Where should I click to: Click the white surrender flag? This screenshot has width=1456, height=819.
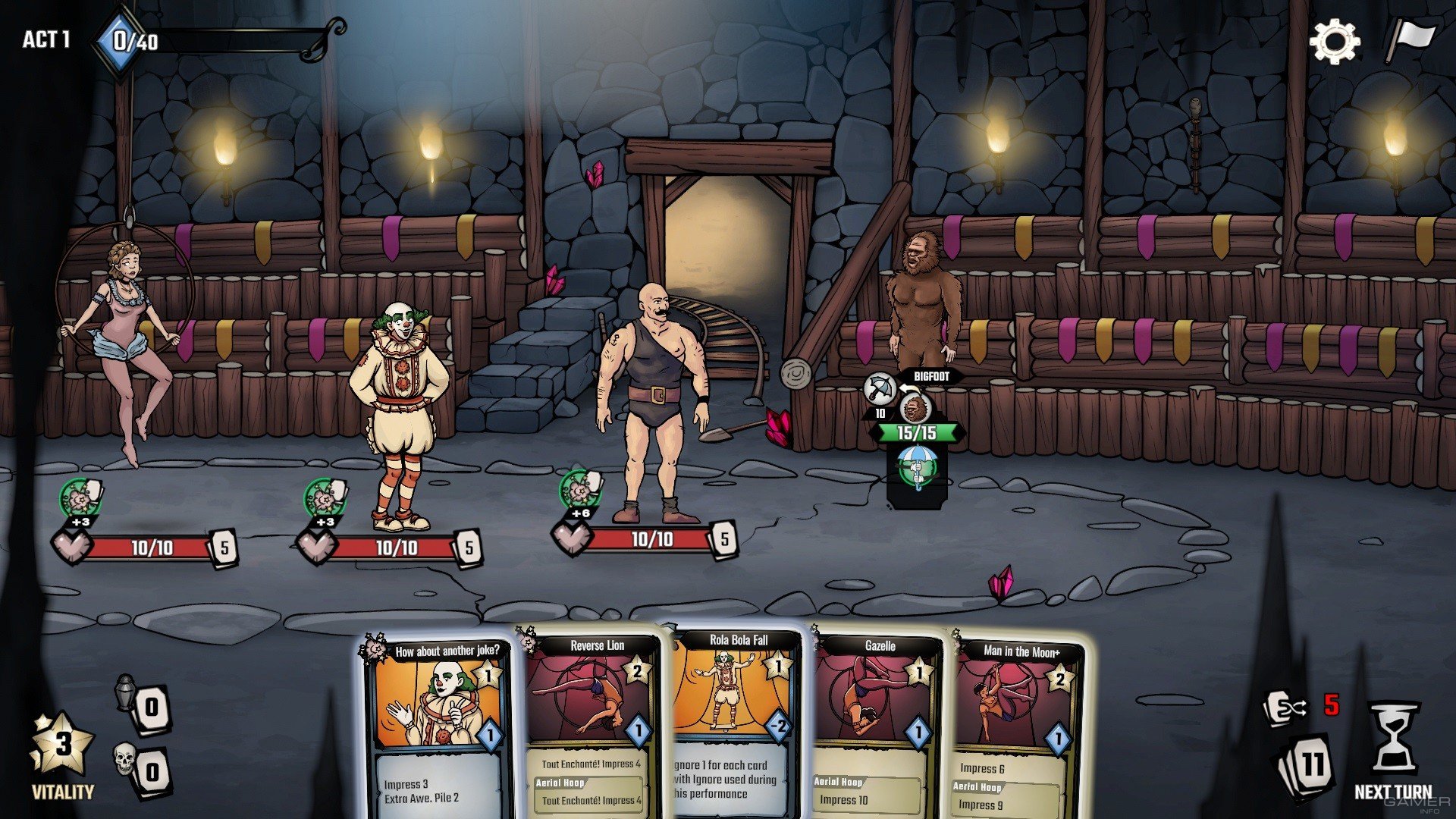(1411, 39)
